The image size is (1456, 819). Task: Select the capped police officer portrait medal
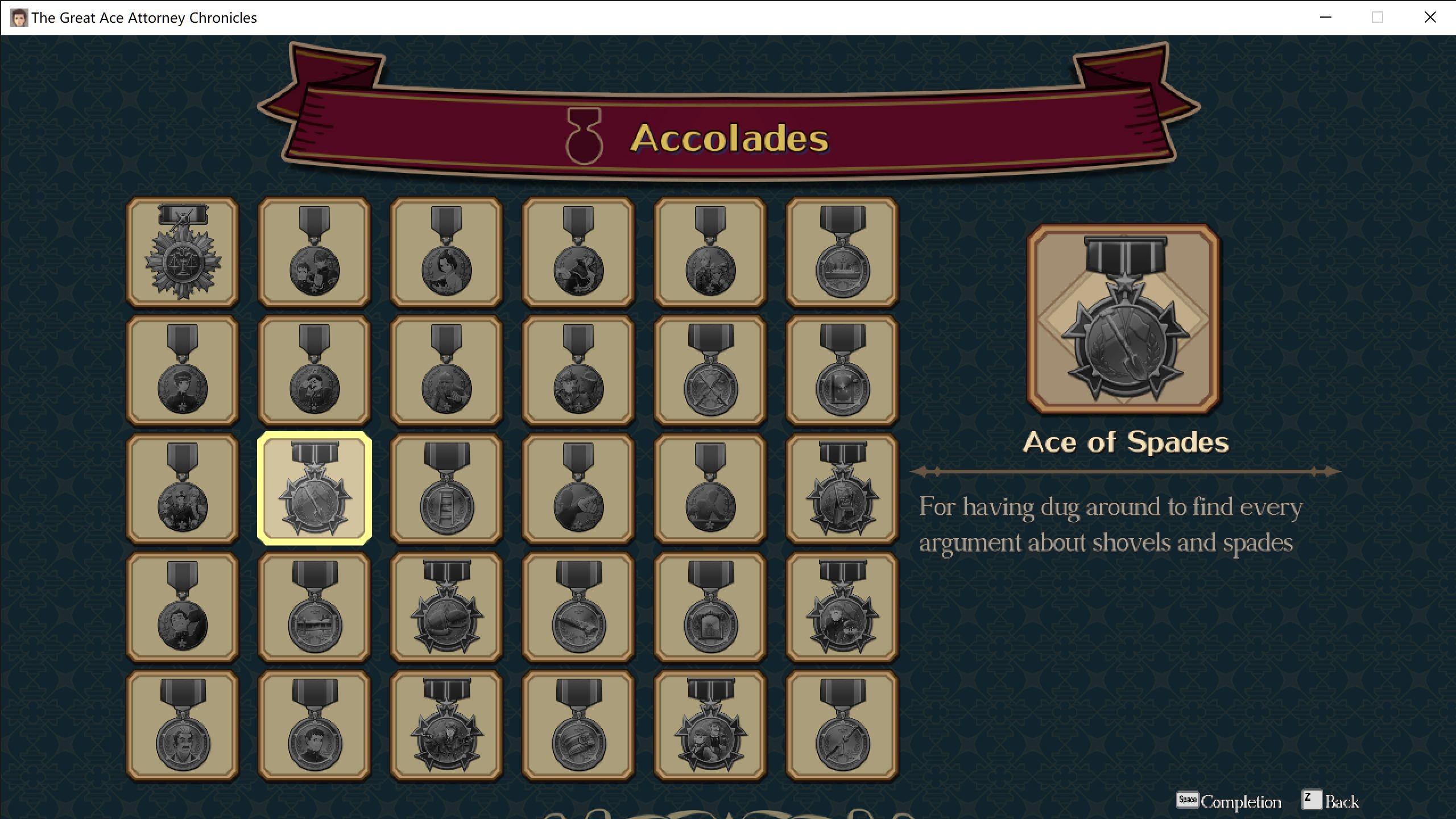[x=182, y=371]
